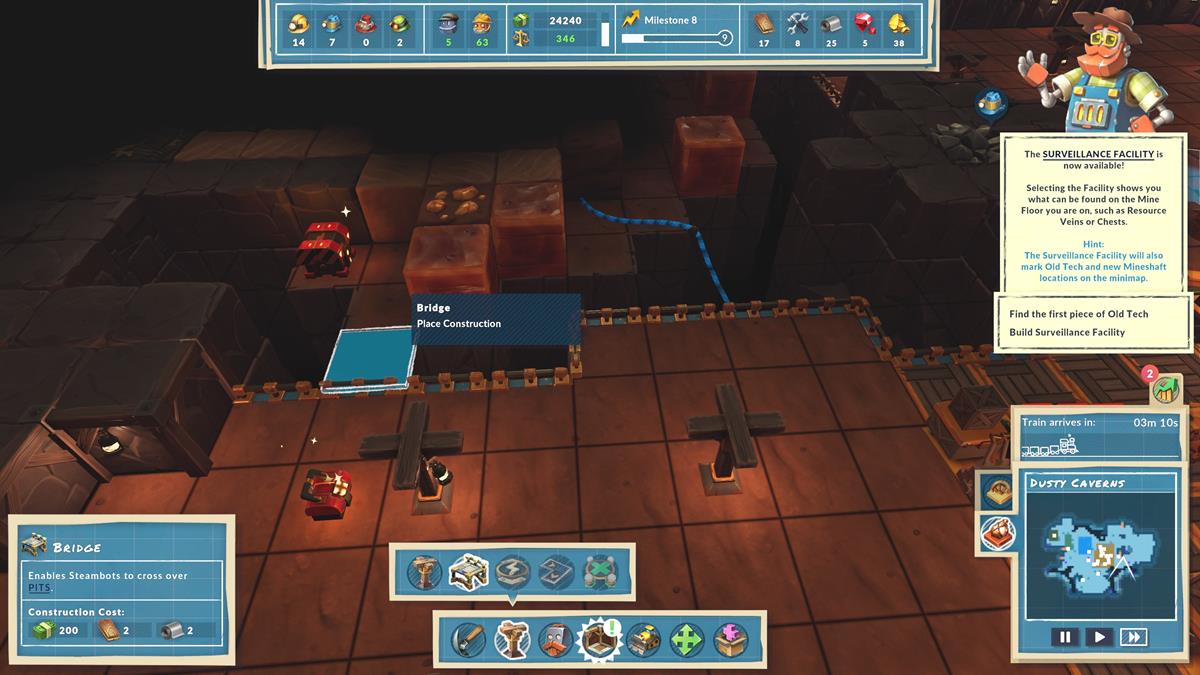This screenshot has height=675, width=1200.
Task: Select the Bridge construction icon
Action: pos(468,573)
